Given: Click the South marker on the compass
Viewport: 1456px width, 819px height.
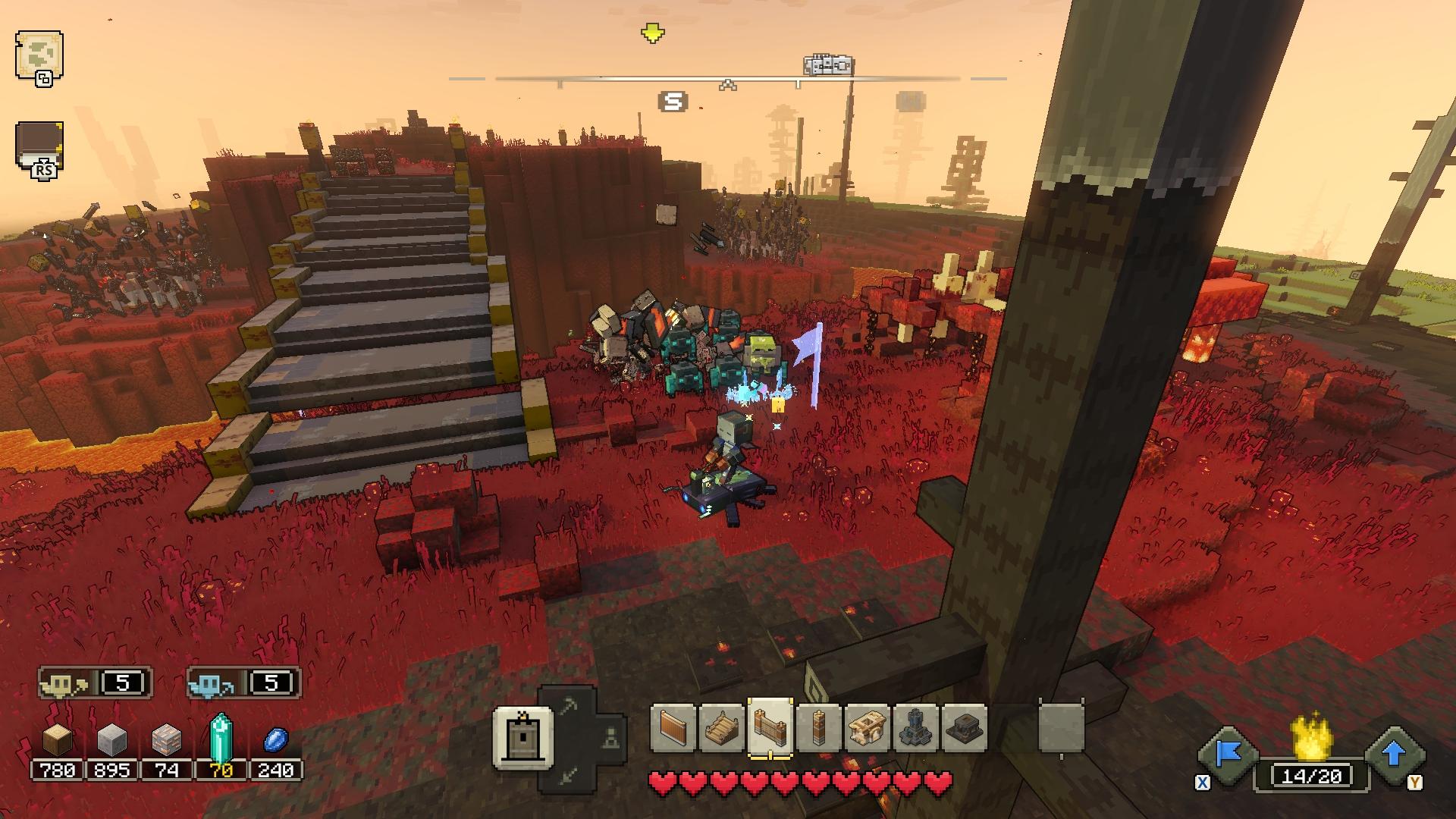Looking at the screenshot, I should point(673,102).
